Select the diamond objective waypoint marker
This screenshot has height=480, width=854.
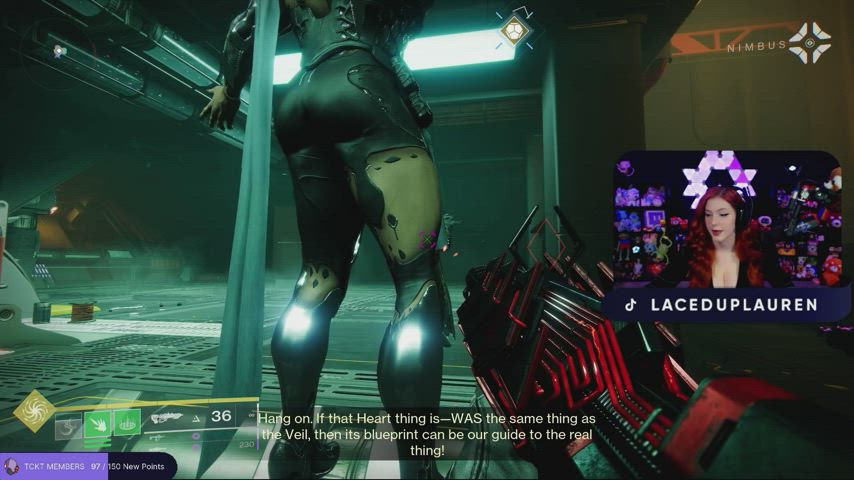tap(514, 31)
